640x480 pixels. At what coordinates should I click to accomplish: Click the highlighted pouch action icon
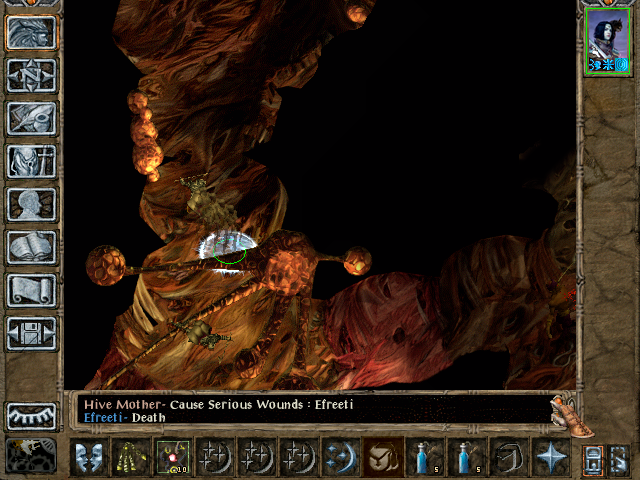click(383, 457)
